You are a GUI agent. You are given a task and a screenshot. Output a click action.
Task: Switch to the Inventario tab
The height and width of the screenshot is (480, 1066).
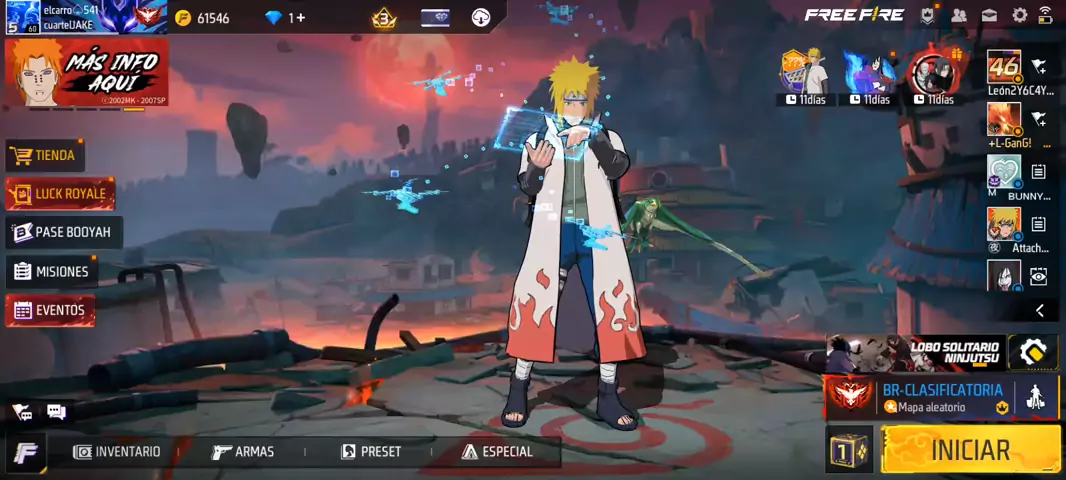[x=117, y=452]
